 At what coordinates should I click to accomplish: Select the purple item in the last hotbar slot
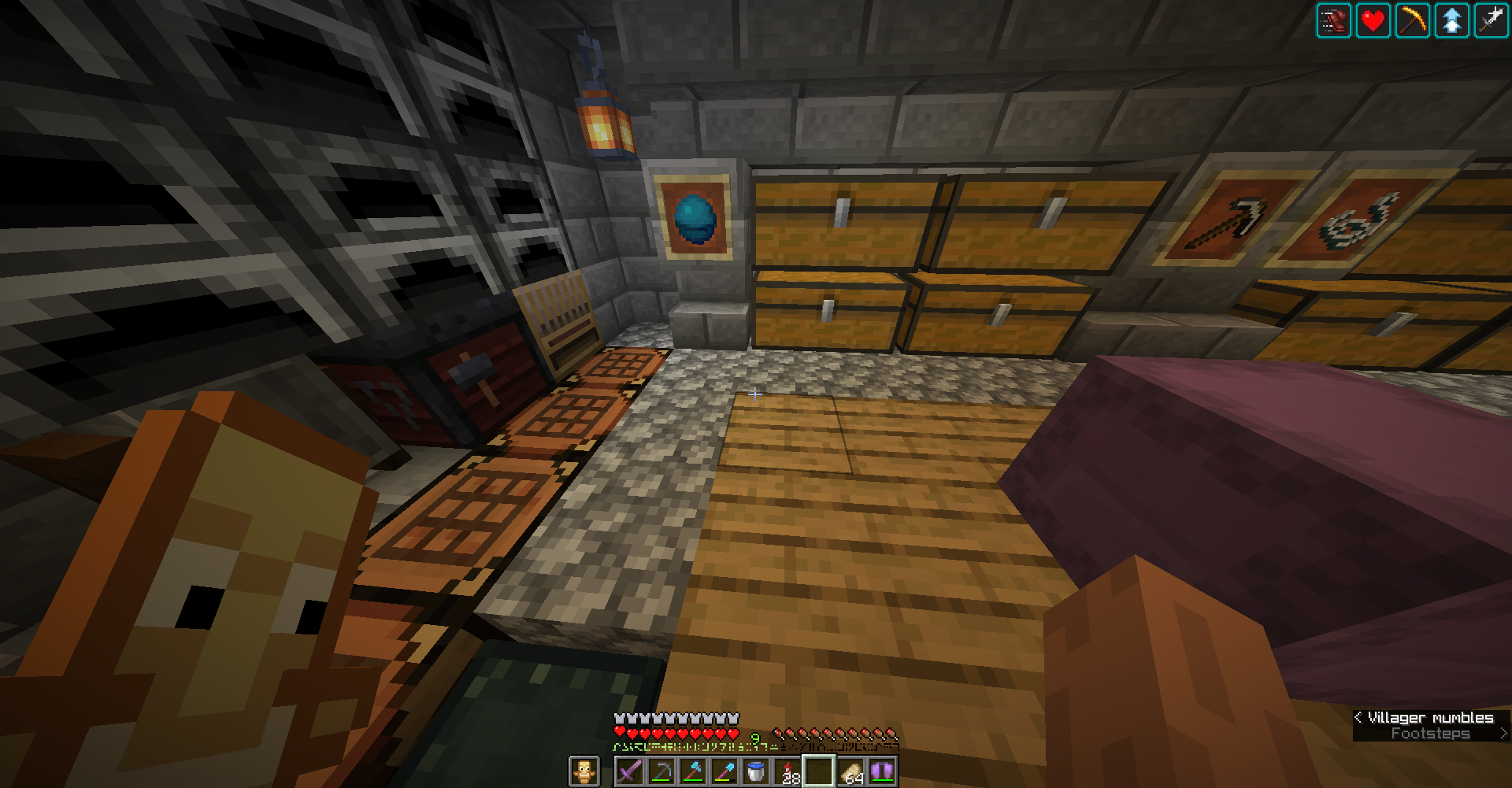(883, 769)
